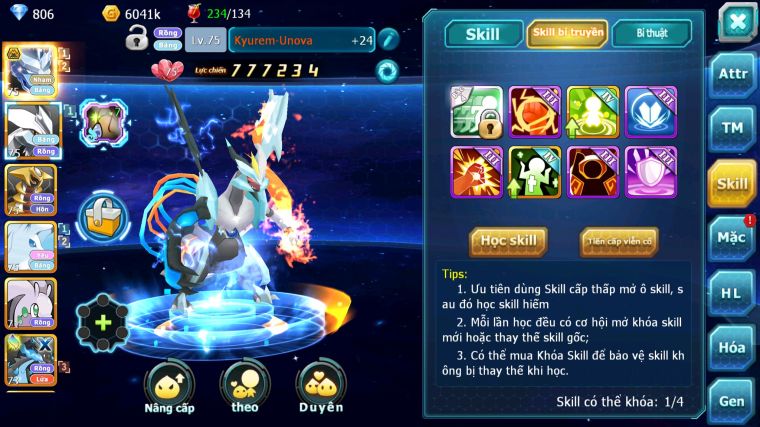This screenshot has height=427, width=760.
Task: Click the blue refresh icon beside power
Action: [x=386, y=70]
